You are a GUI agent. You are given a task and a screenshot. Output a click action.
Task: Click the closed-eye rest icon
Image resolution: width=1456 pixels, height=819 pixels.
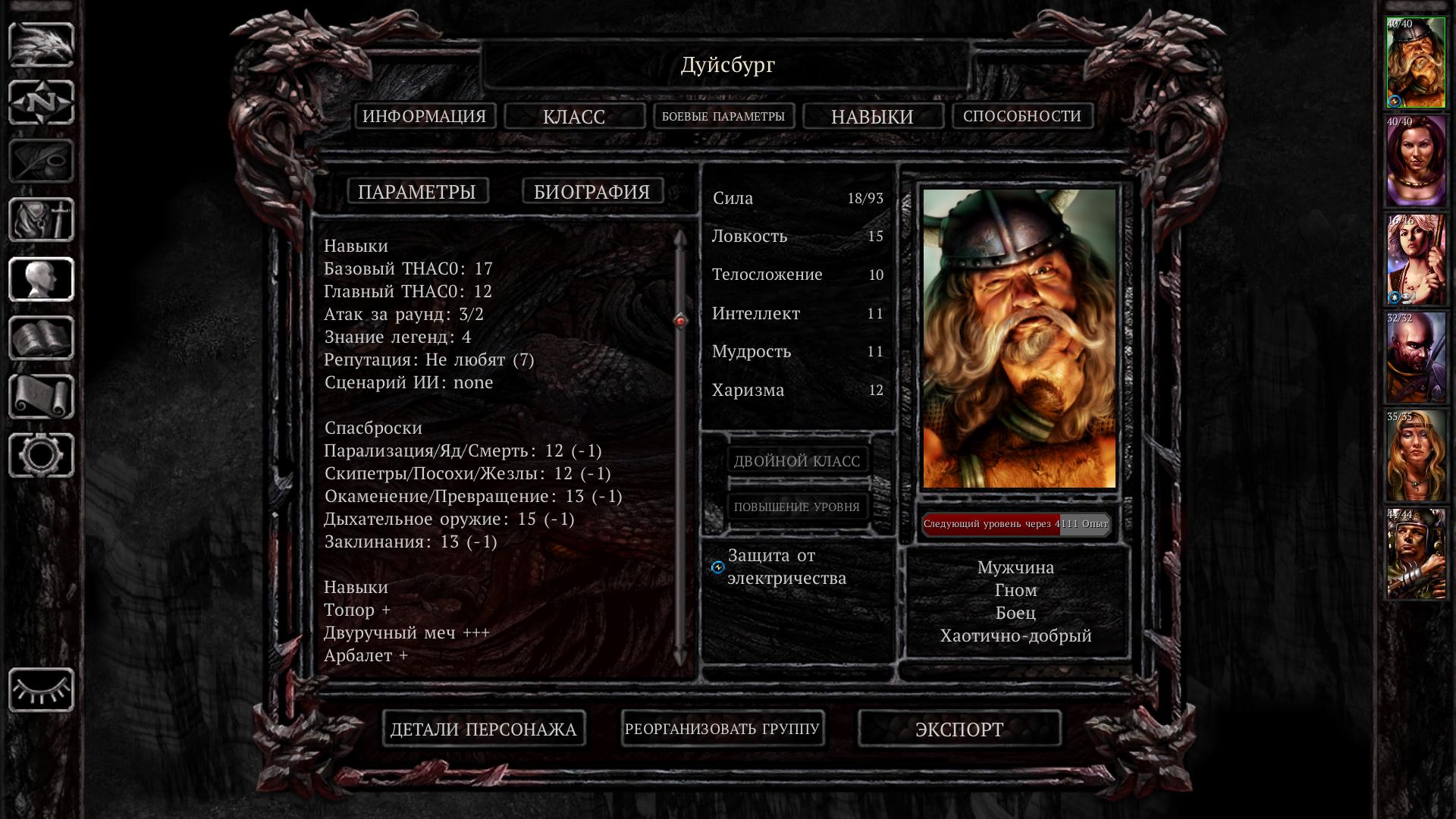coord(41,690)
